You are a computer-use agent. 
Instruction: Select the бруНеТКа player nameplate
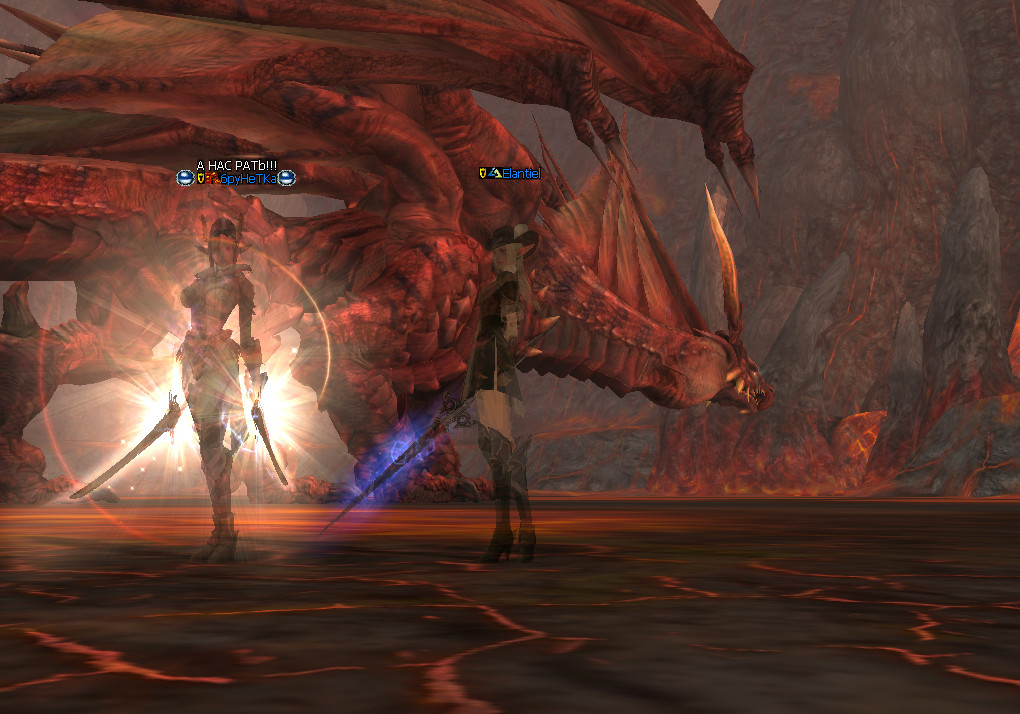click(245, 179)
